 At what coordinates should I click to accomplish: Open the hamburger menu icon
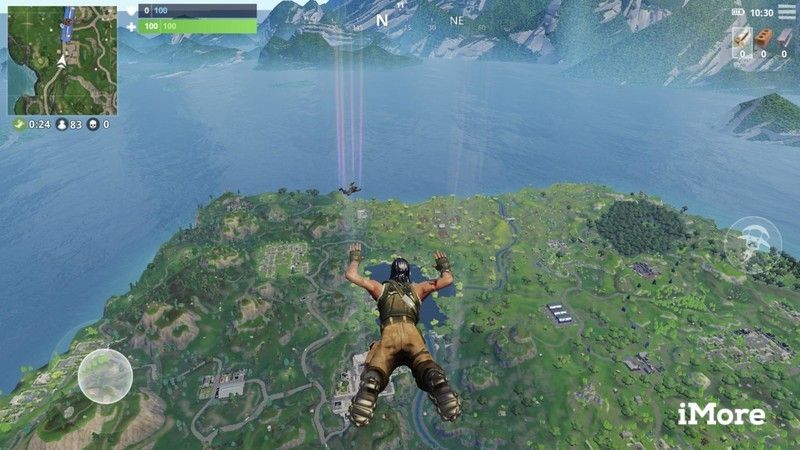coord(785,13)
